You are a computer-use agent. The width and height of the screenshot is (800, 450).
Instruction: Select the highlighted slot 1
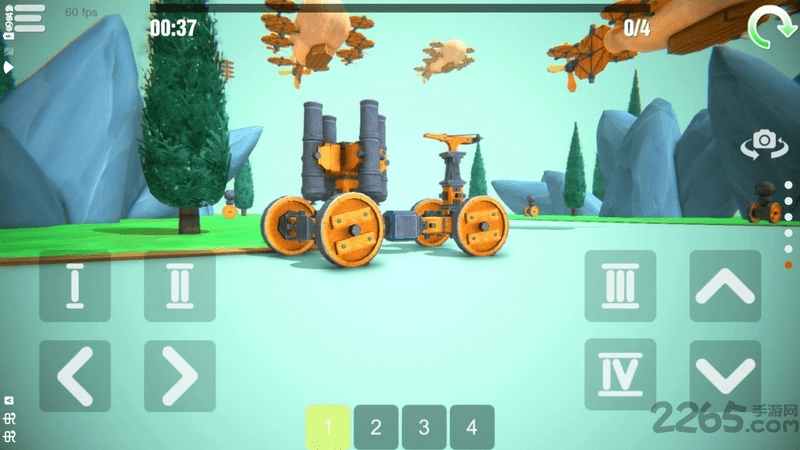pos(327,427)
